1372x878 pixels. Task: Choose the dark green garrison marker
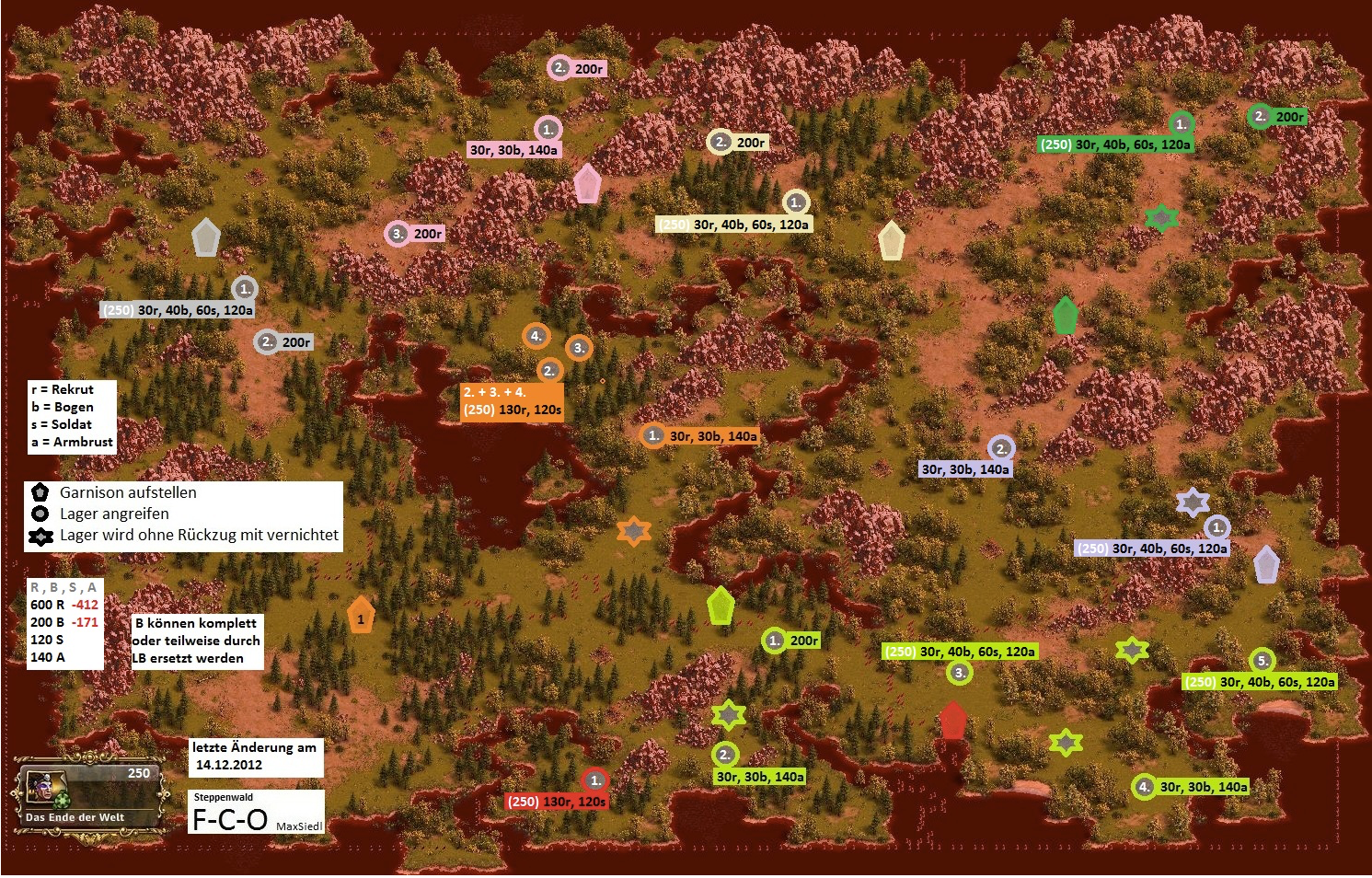pos(1065,316)
